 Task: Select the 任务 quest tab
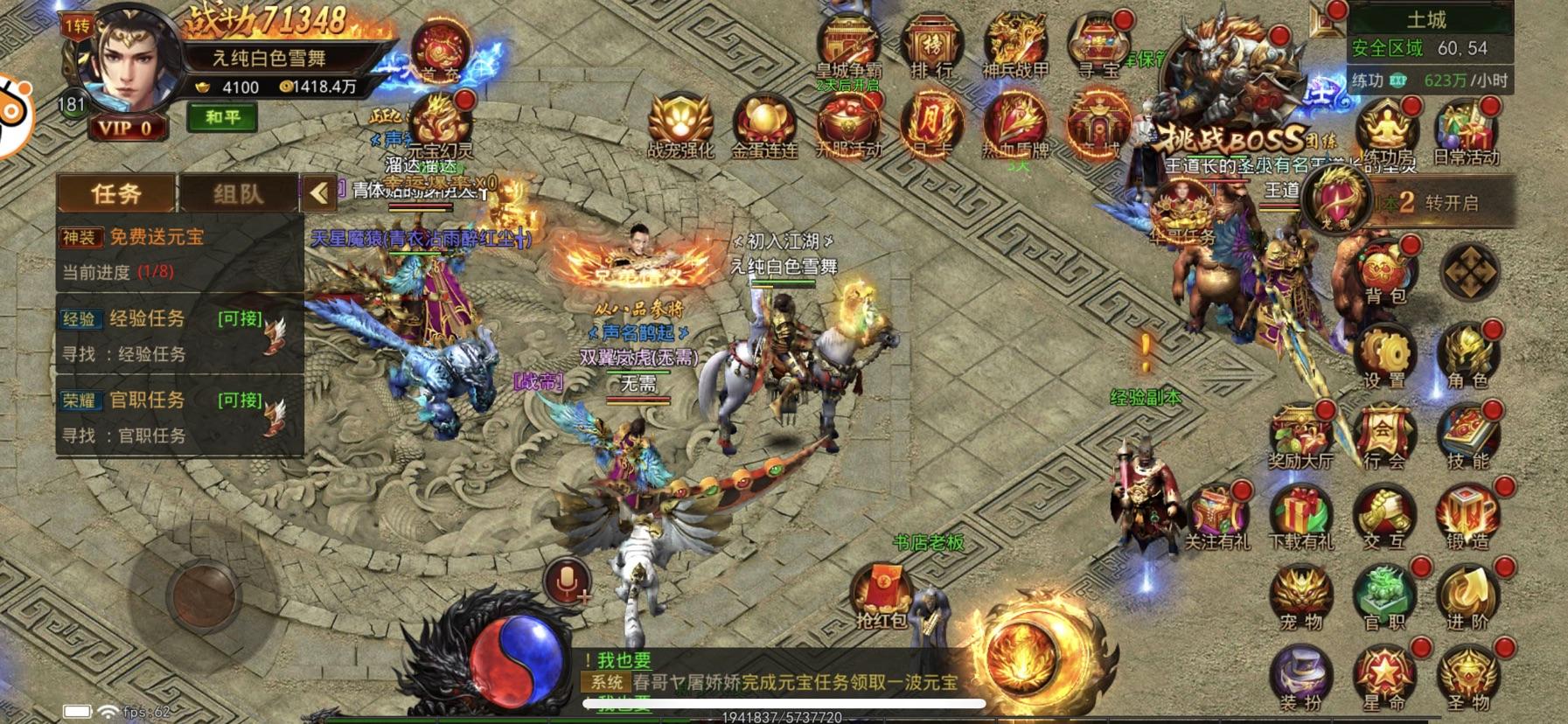[x=116, y=193]
